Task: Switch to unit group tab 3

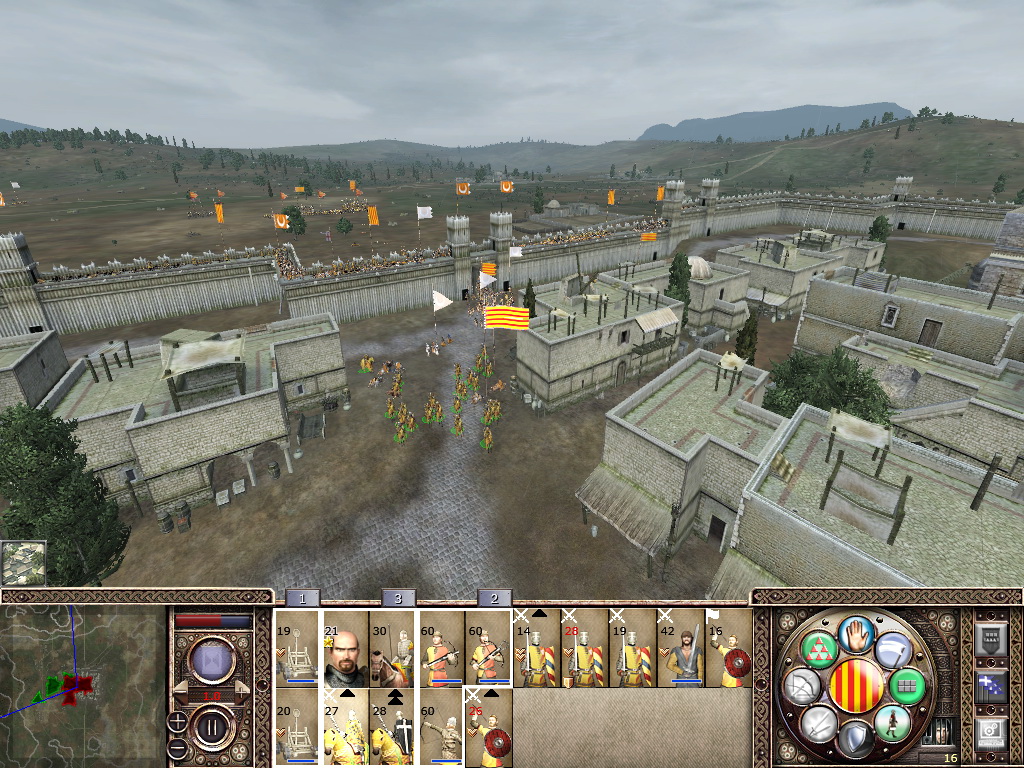Action: (x=398, y=598)
